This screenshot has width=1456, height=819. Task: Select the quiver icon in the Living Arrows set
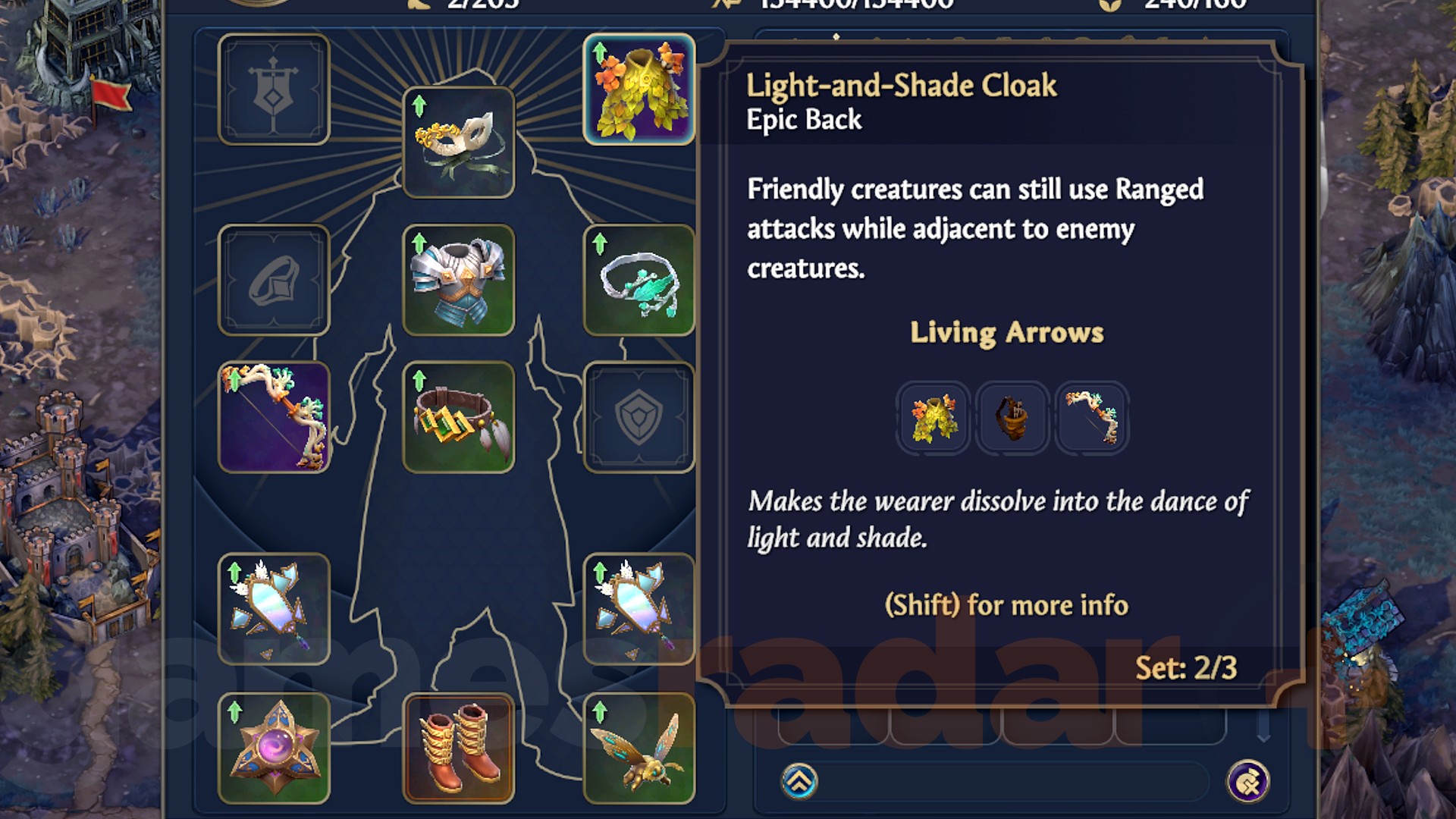coord(1013,418)
